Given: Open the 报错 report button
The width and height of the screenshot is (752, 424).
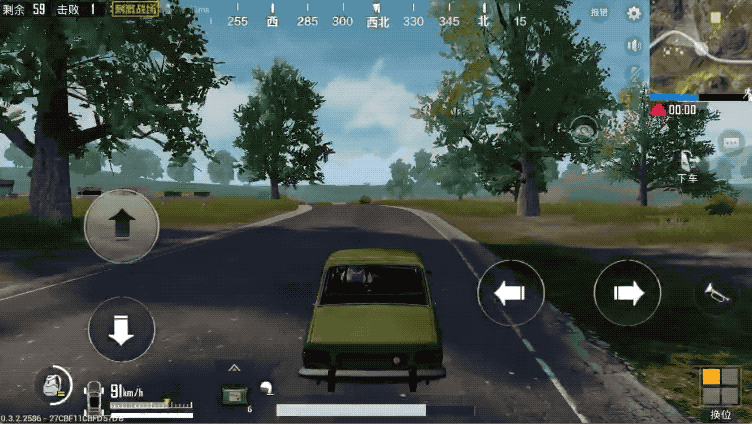Looking at the screenshot, I should pos(599,13).
